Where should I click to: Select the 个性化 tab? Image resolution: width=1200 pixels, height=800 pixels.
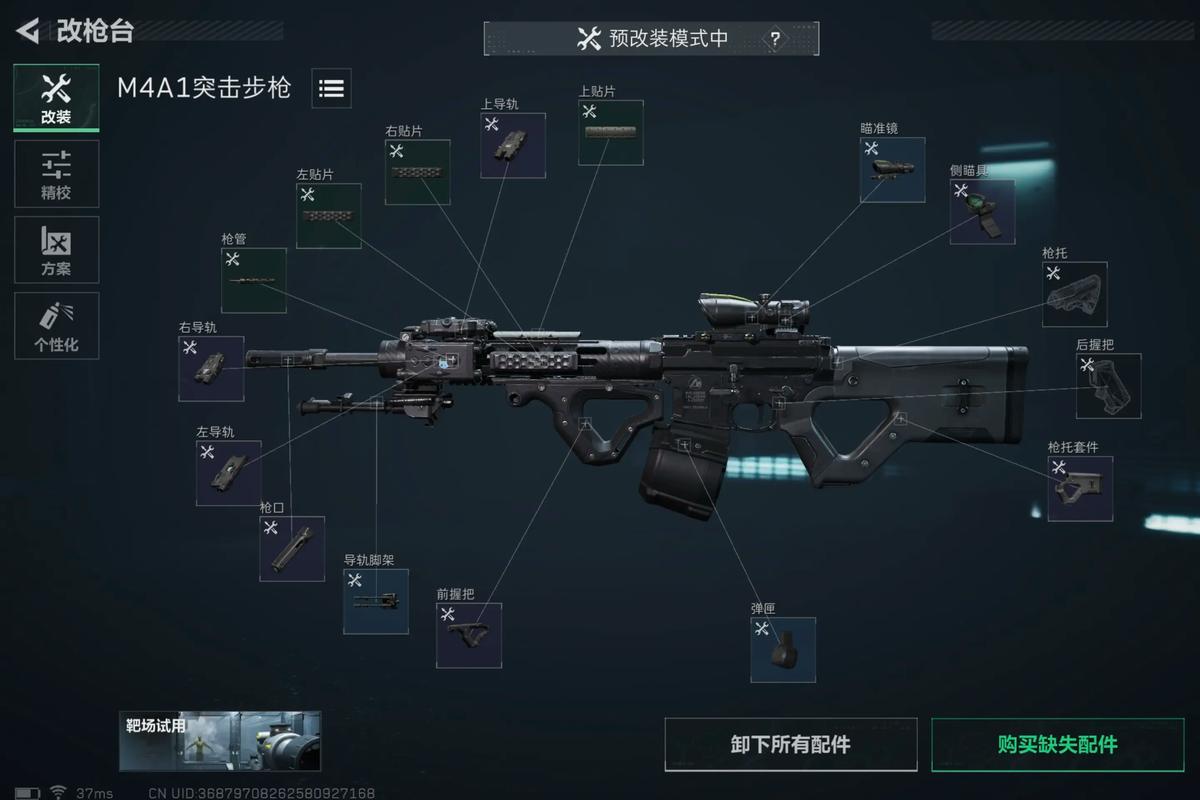[x=56, y=326]
